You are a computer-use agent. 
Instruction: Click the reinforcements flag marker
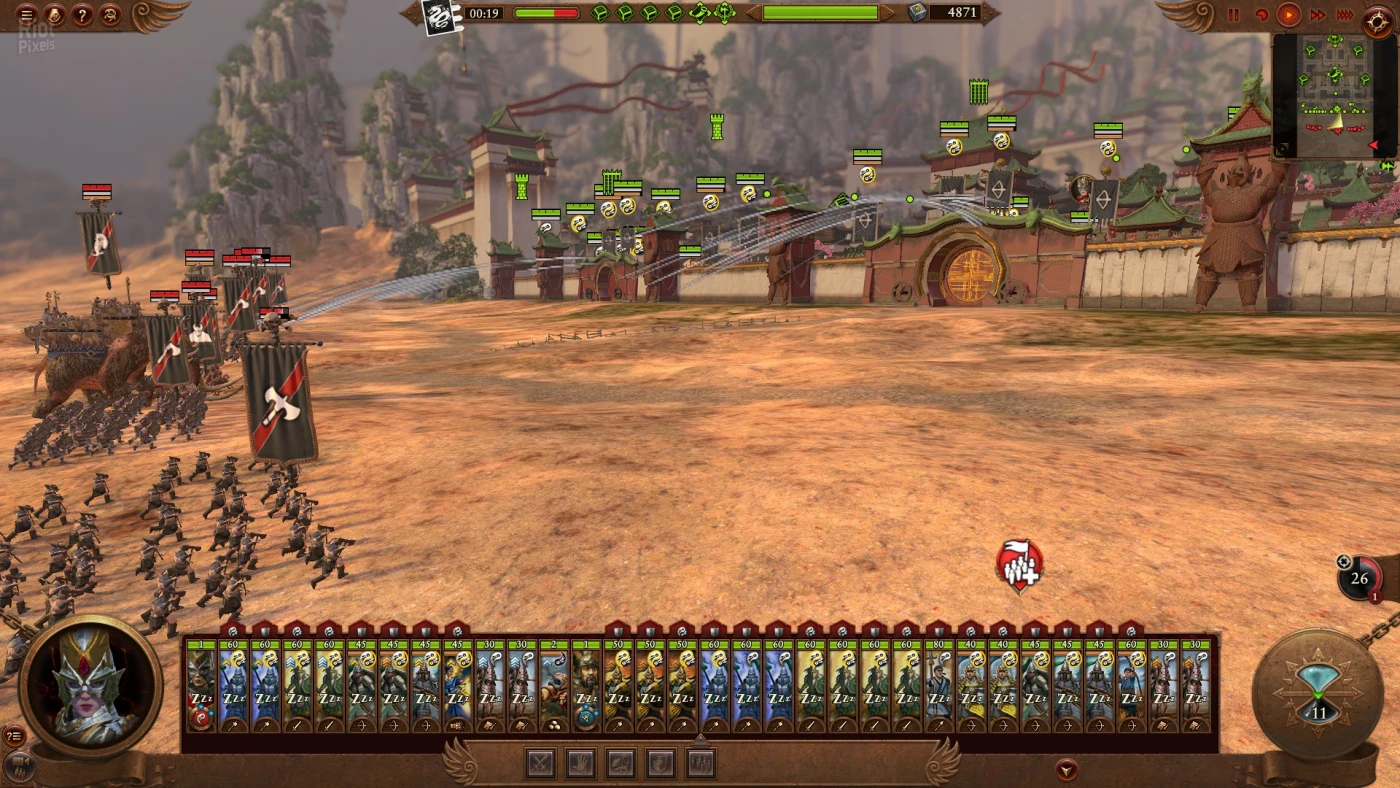(x=1019, y=566)
